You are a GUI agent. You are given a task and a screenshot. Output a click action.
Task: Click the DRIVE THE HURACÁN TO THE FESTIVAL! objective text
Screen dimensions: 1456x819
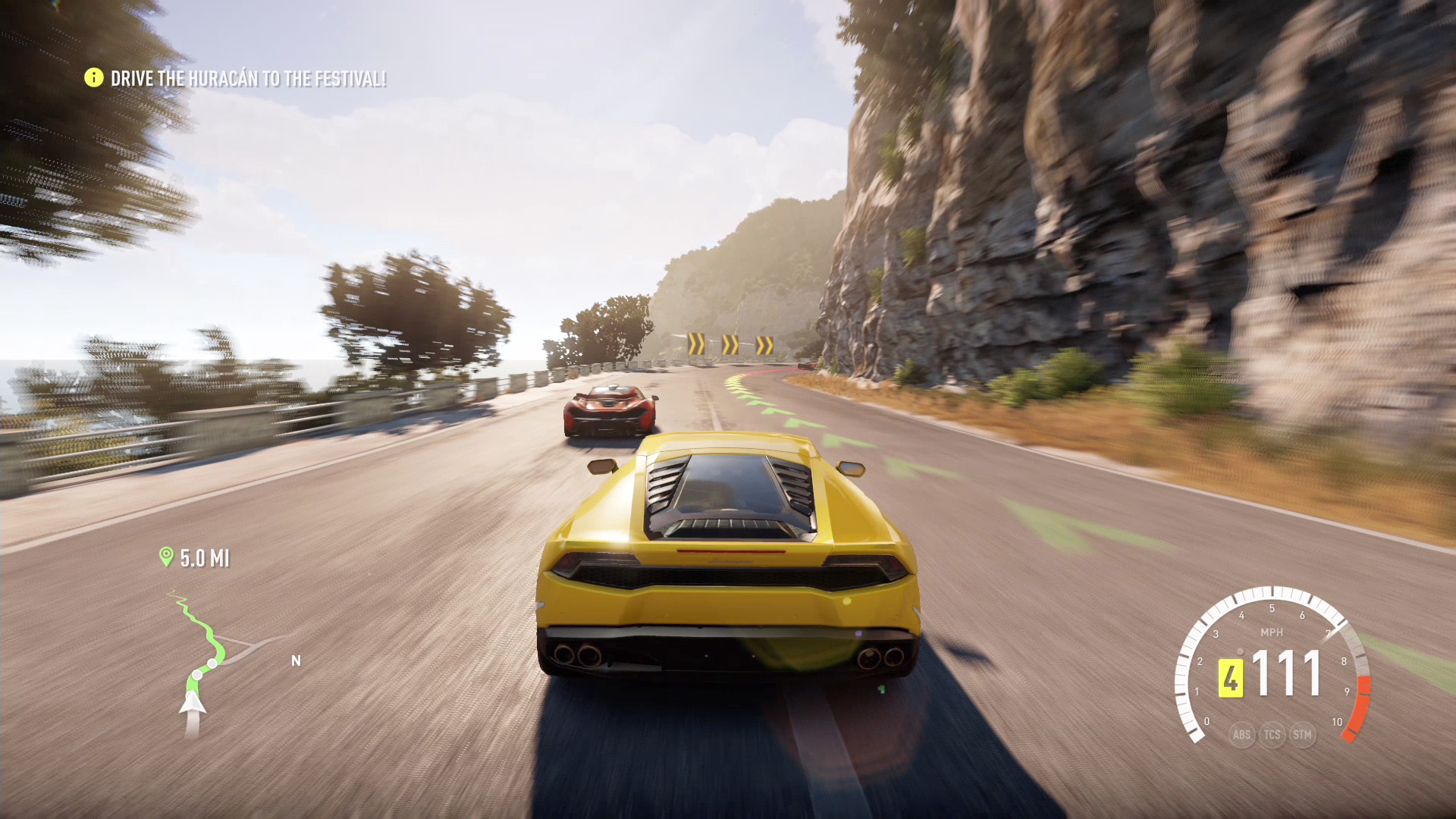click(x=250, y=77)
